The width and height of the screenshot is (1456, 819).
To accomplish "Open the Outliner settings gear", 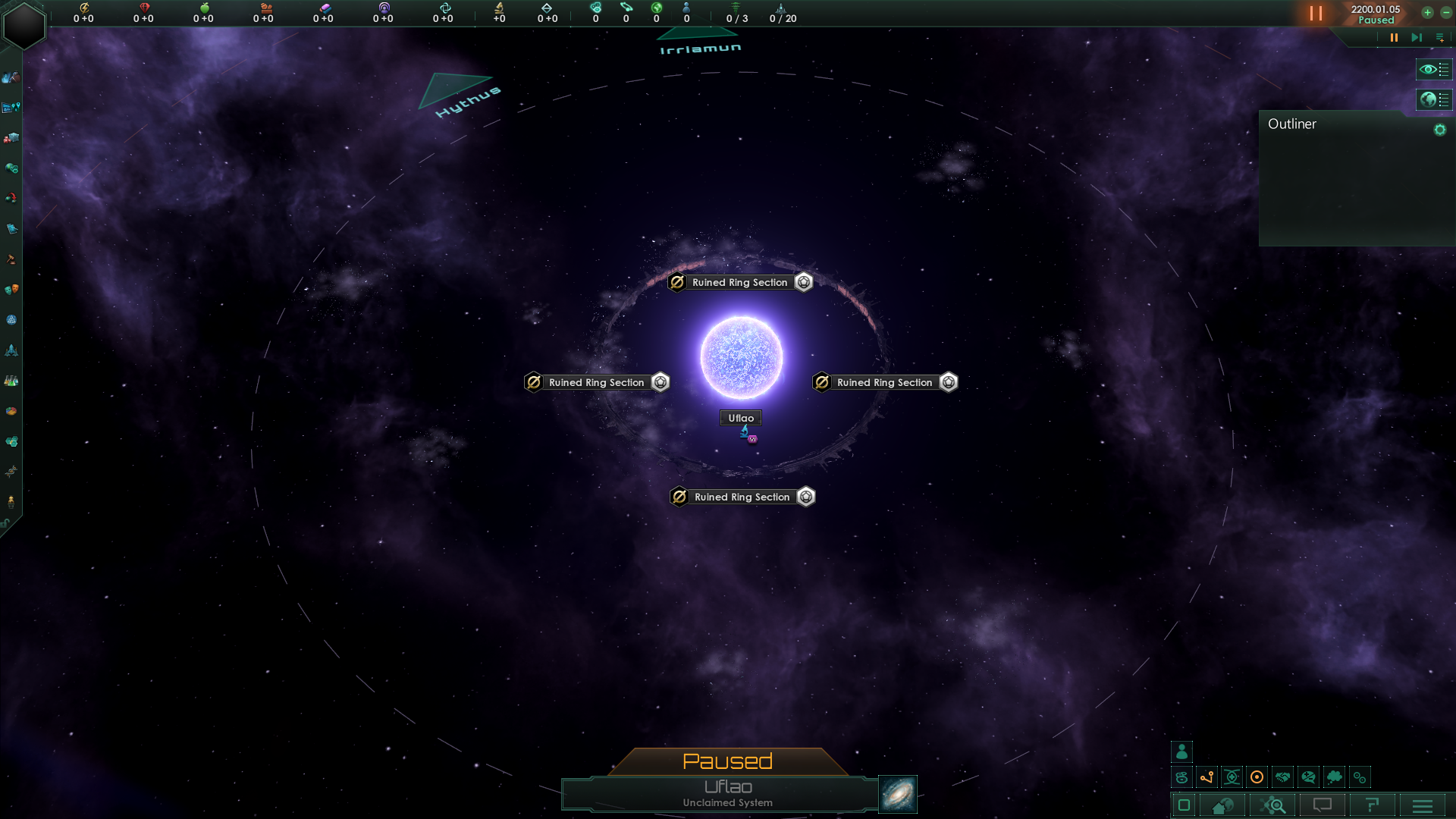I will pos(1440,129).
